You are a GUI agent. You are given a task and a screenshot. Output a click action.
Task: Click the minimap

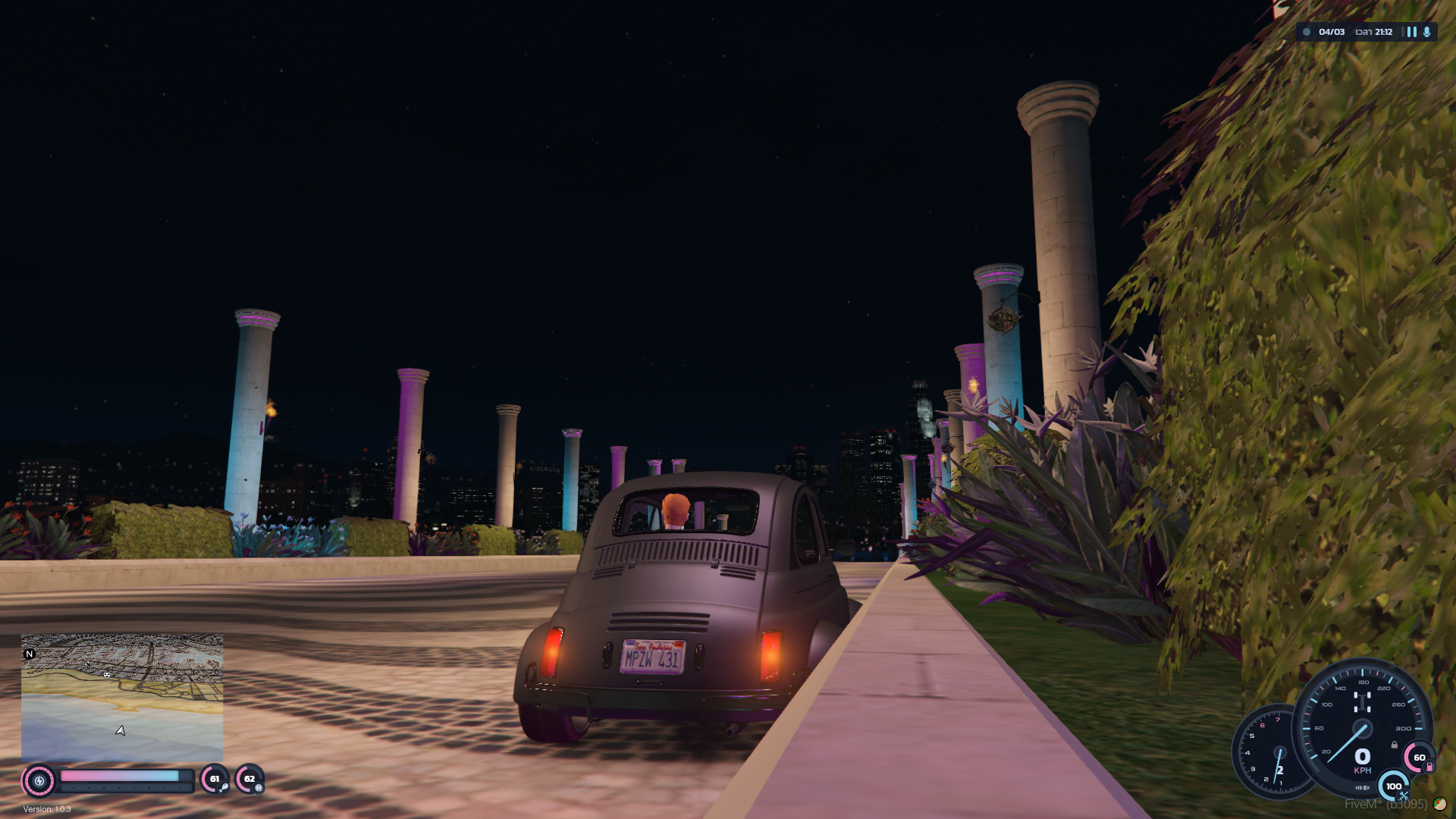(122, 698)
